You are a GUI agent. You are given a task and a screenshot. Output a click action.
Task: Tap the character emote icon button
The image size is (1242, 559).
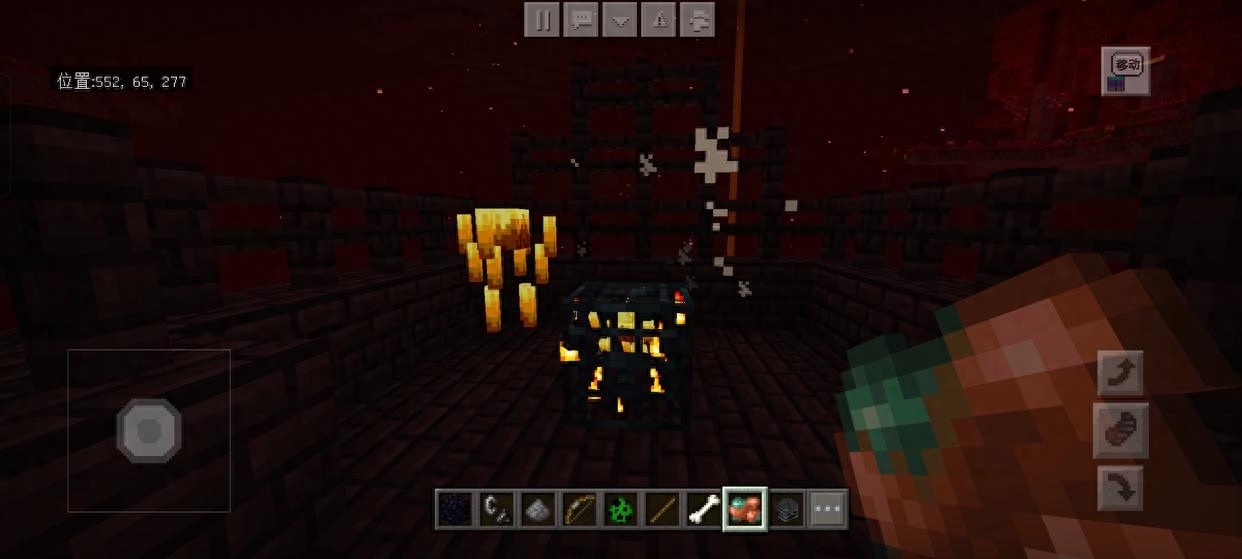coord(698,20)
